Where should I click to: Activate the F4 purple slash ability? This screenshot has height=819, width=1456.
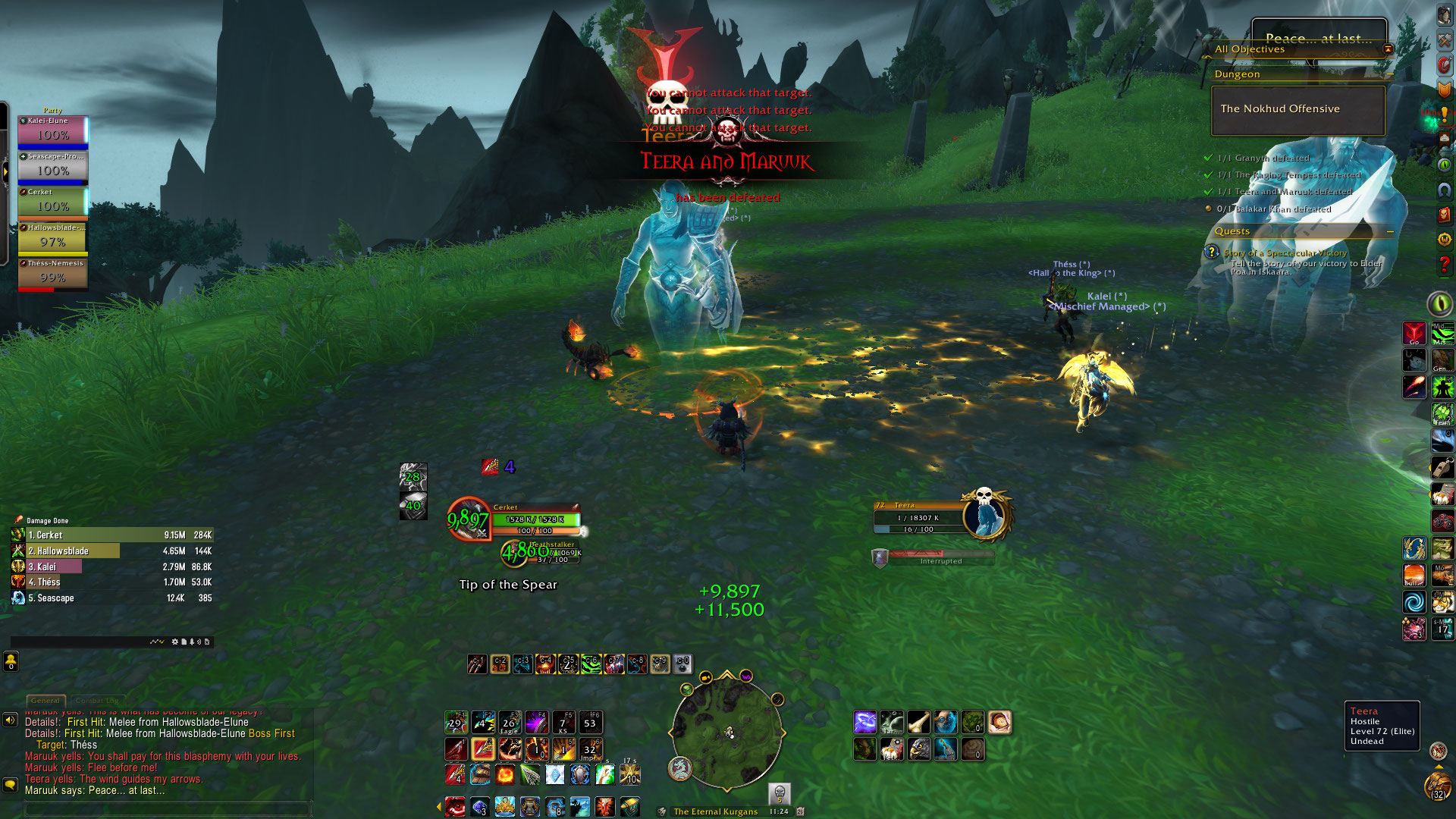pyautogui.click(x=536, y=722)
